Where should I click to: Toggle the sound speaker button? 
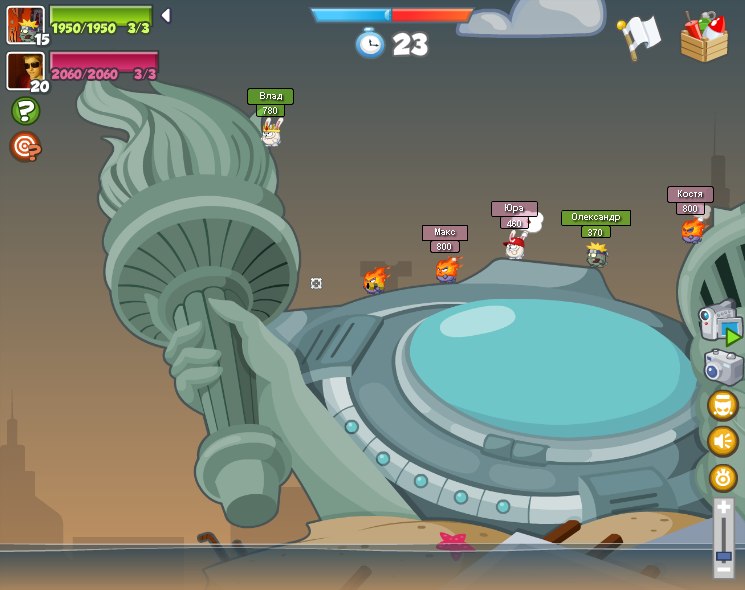pos(722,441)
